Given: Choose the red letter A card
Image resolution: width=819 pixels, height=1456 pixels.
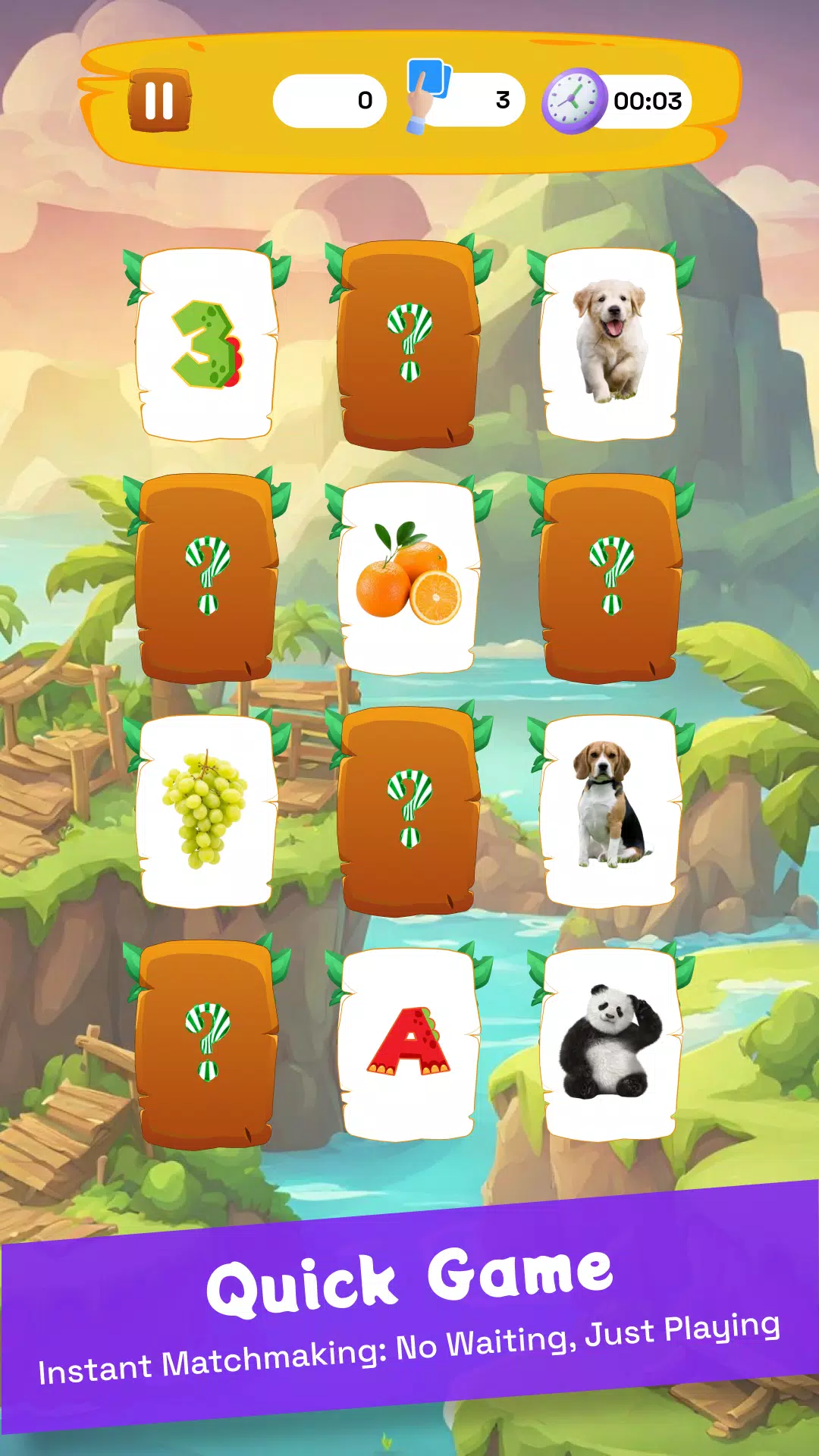Looking at the screenshot, I should click(409, 1043).
